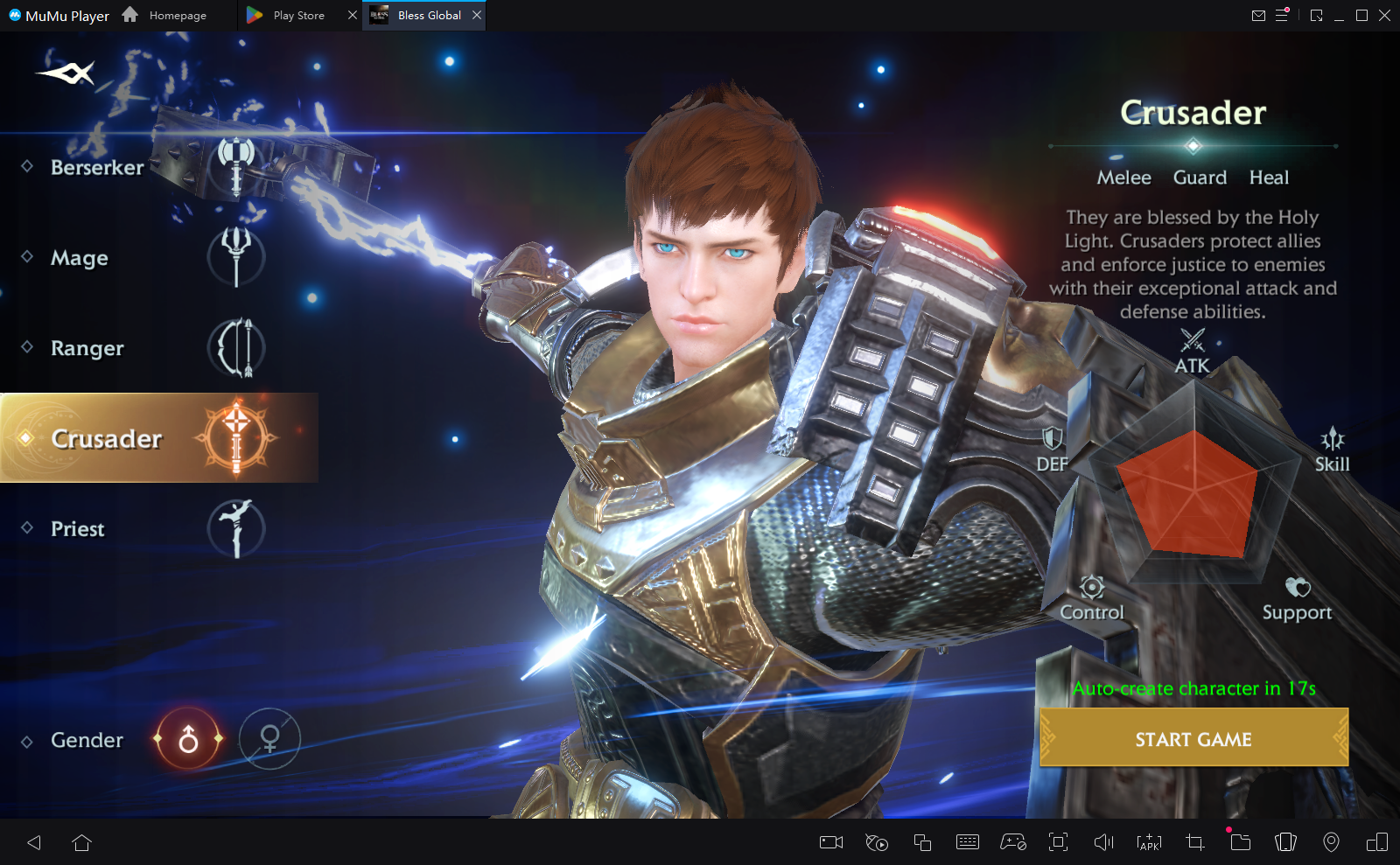Viewport: 1400px width, 865px height.
Task: Click the START GAME button
Action: click(x=1193, y=739)
